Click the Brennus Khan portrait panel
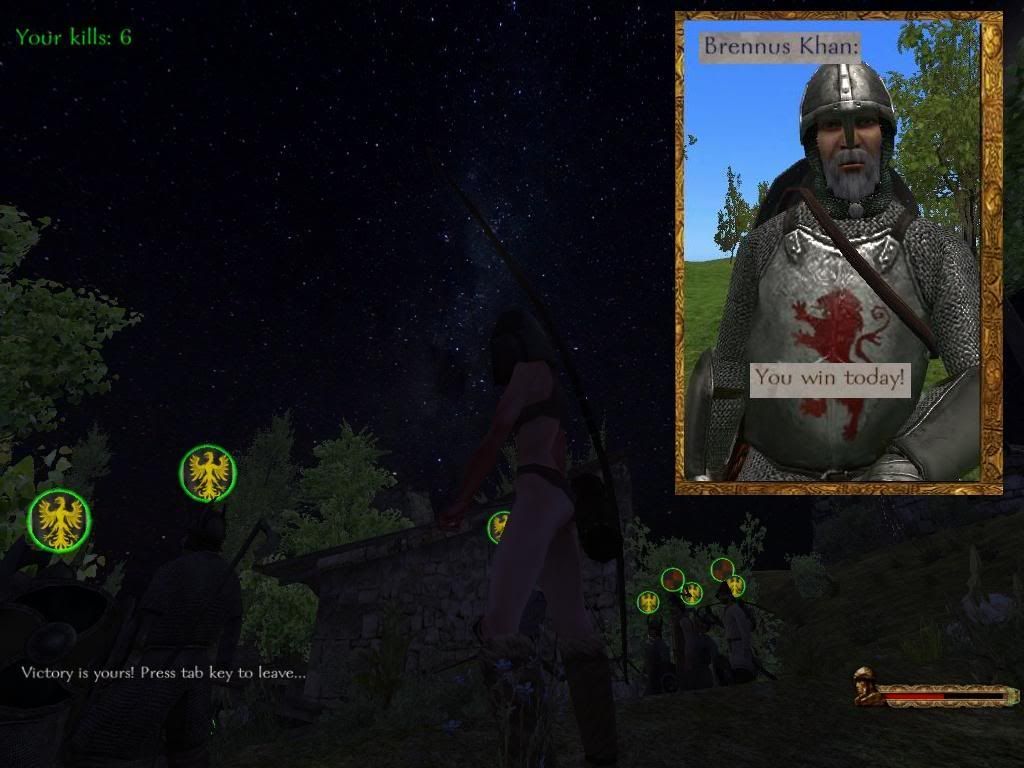This screenshot has width=1024, height=768. tap(838, 252)
